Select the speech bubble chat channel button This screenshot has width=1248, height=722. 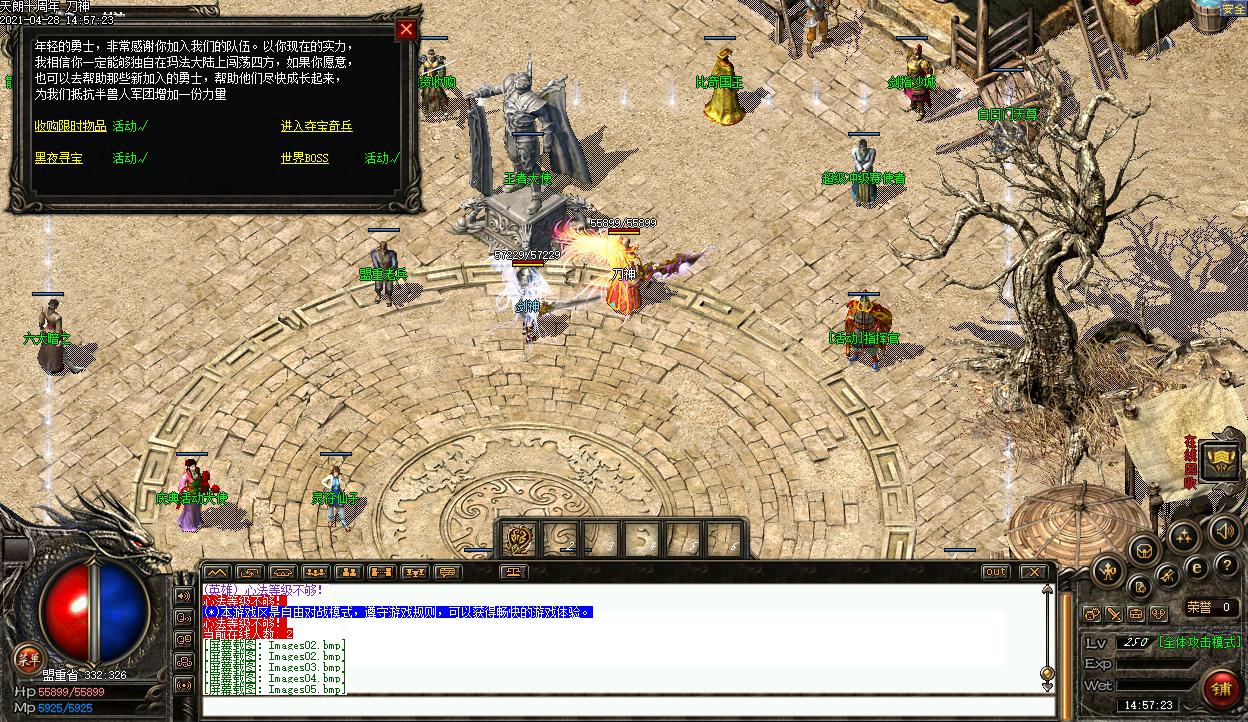point(447,572)
